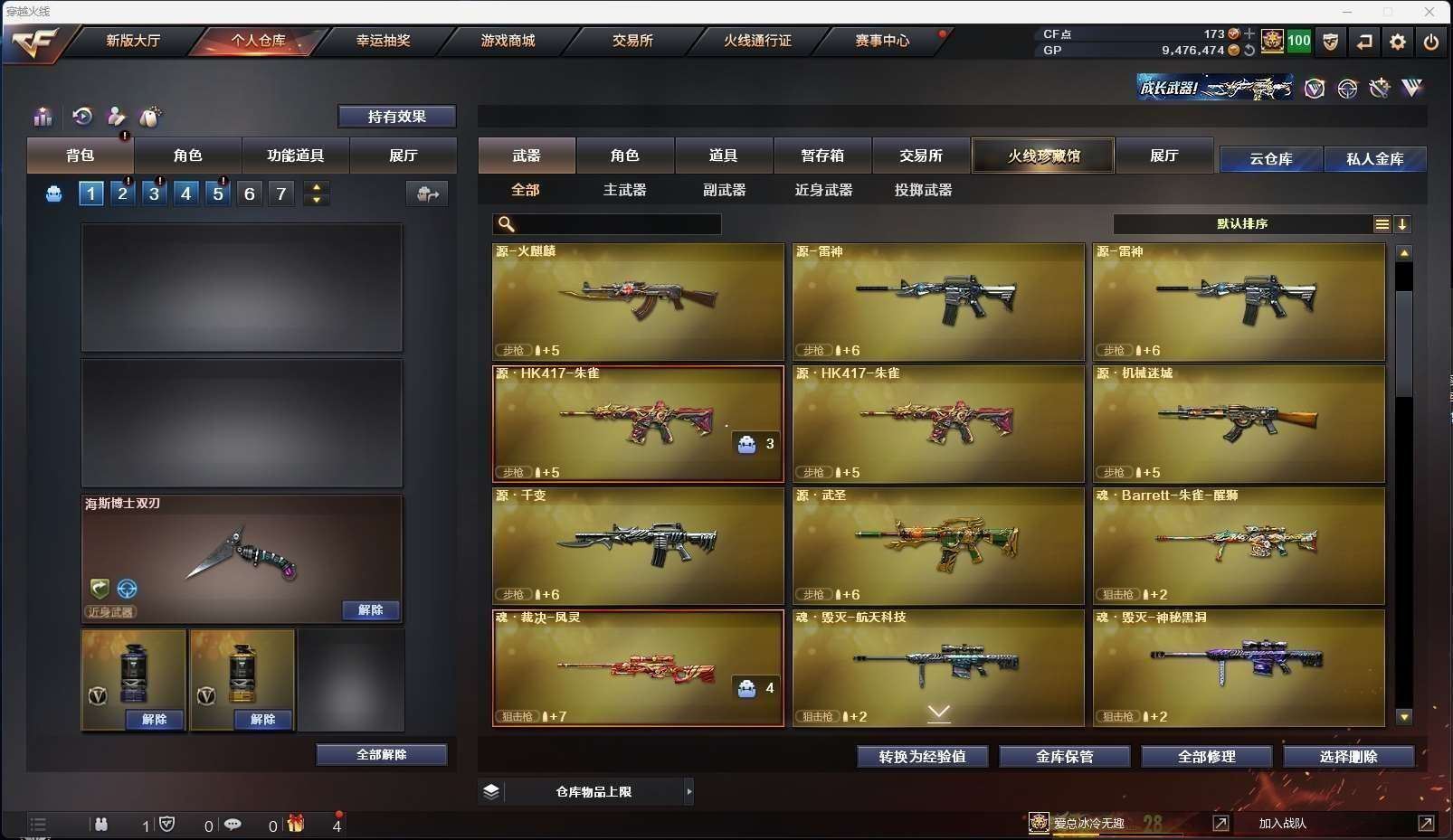
Task: Unequip the 海斯博士双刃 melee weapon
Action: click(x=370, y=610)
